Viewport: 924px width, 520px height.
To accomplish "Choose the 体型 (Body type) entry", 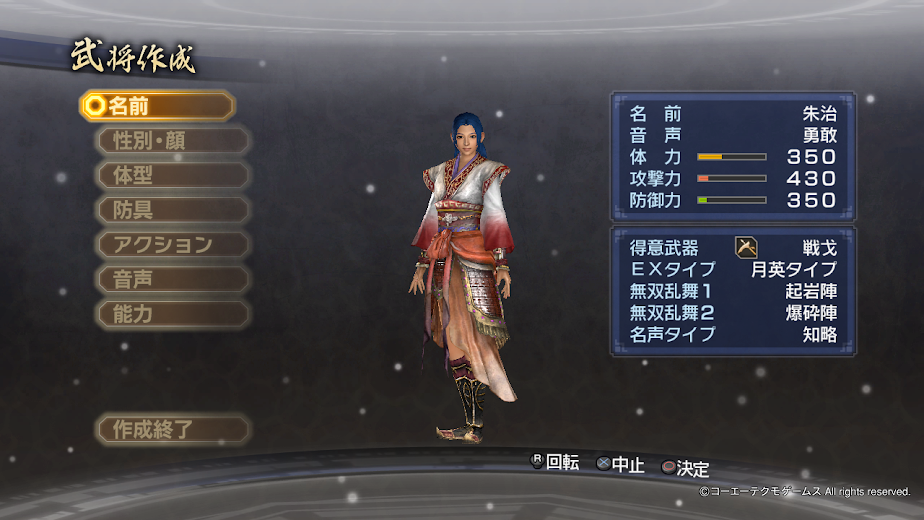I will coord(172,175).
